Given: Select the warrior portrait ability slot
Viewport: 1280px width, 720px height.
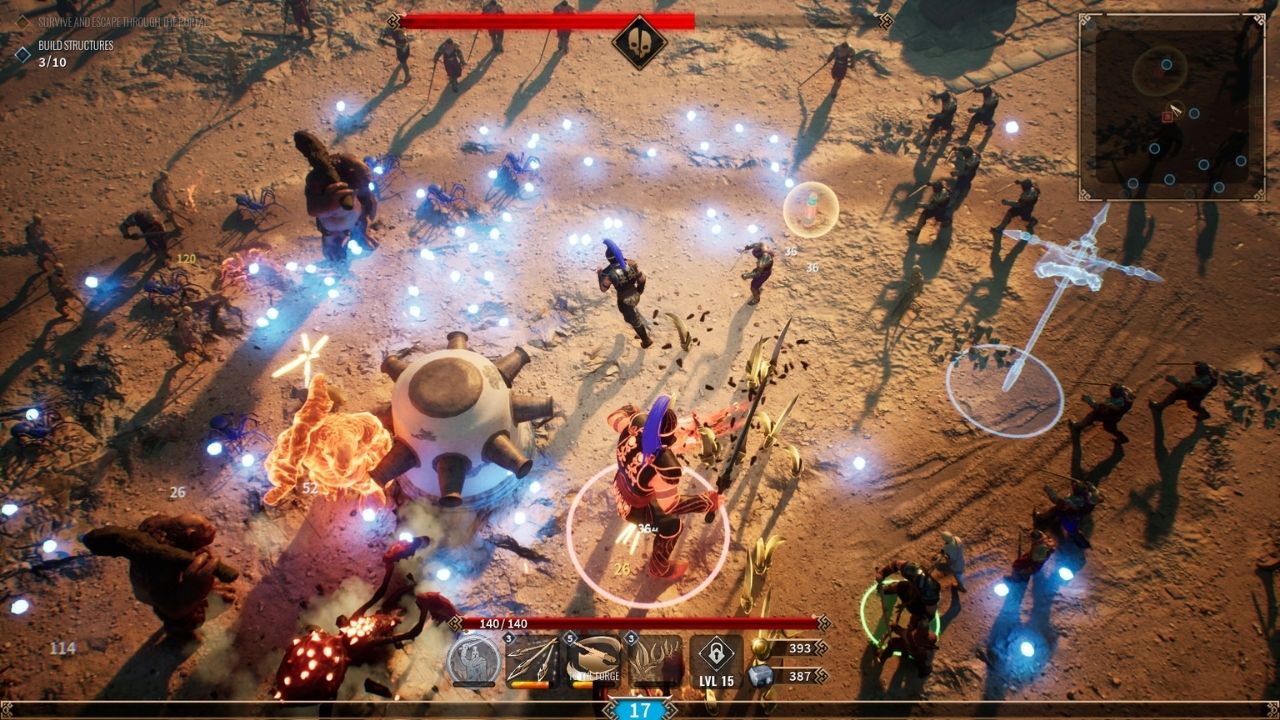Looking at the screenshot, I should (x=473, y=660).
